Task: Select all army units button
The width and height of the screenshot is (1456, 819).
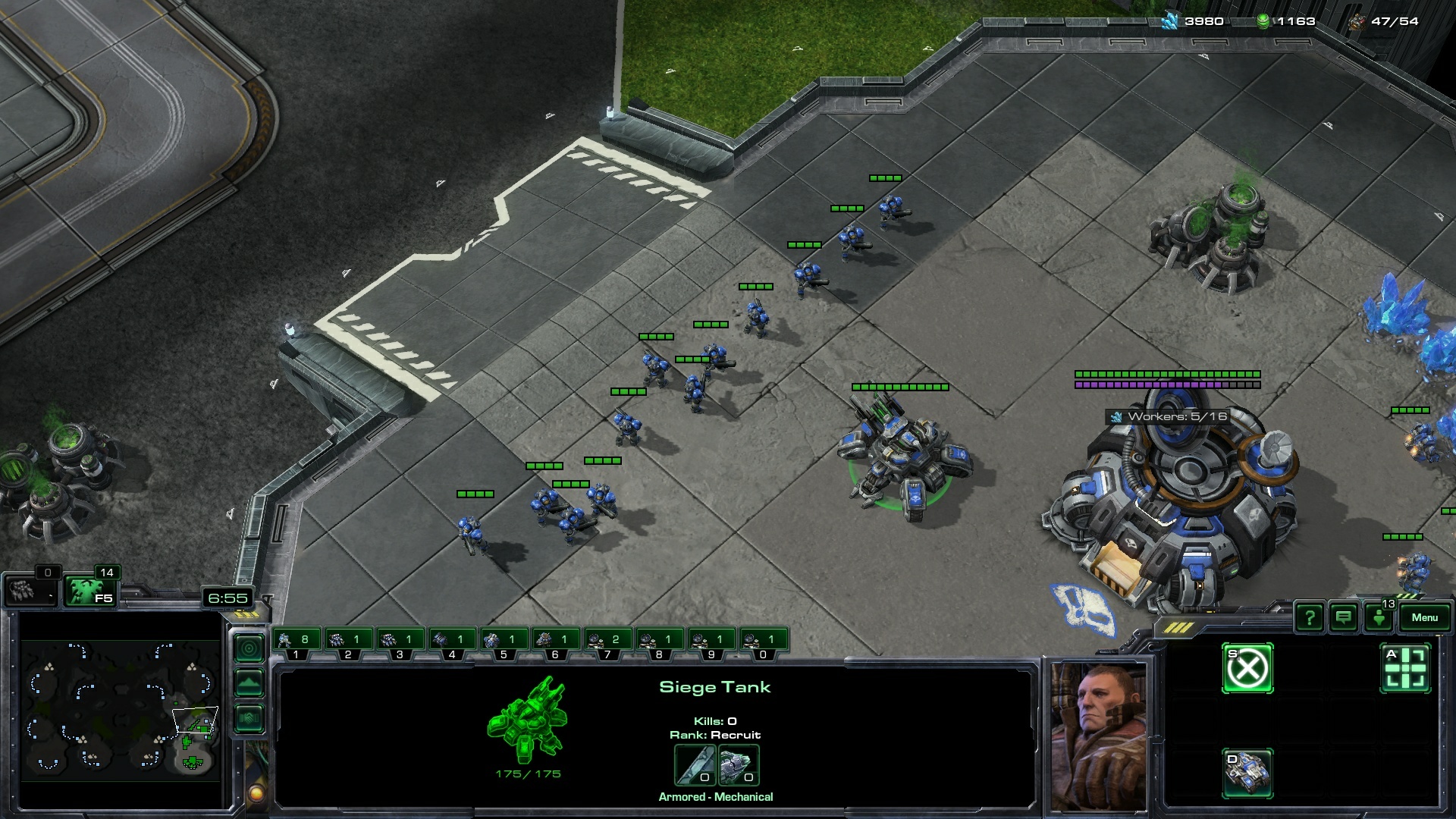Action: pyautogui.click(x=88, y=591)
